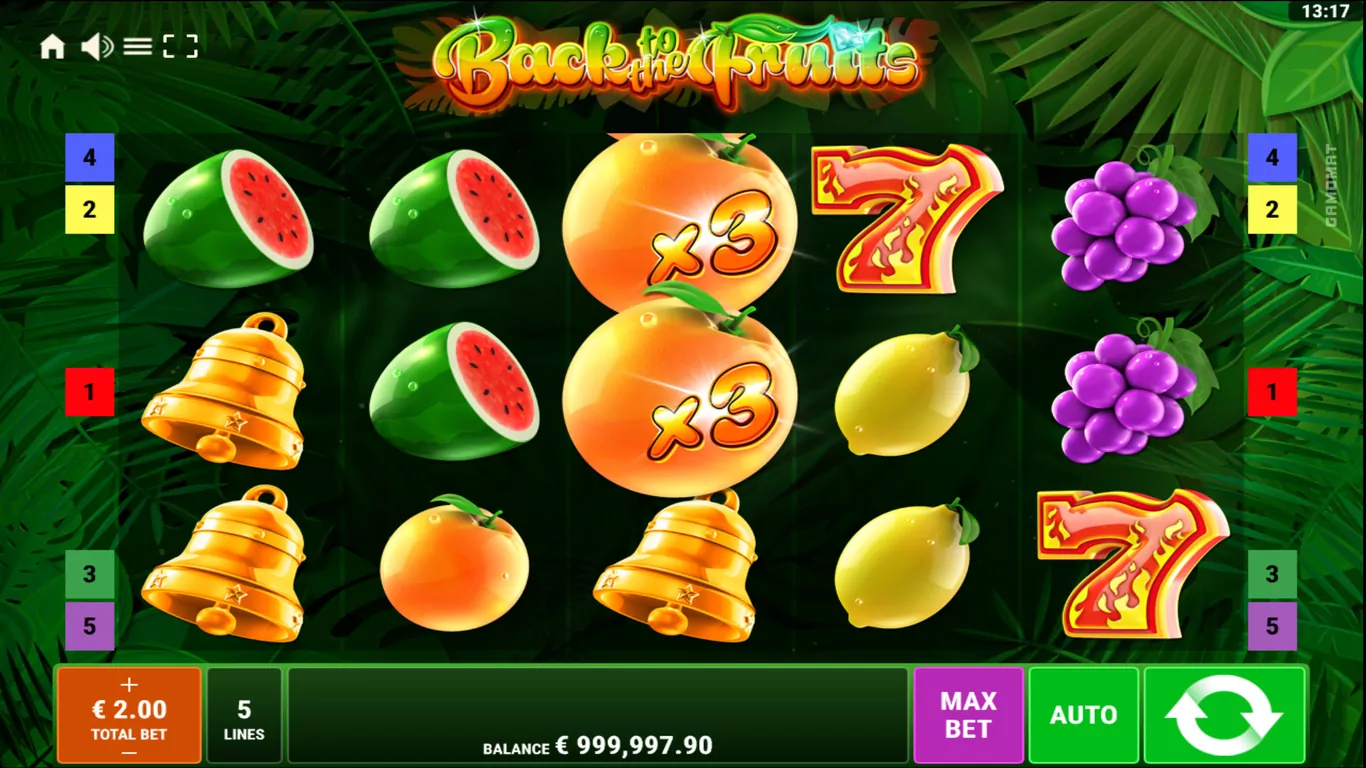
Task: Toggle the sound speaker icon
Action: pyautogui.click(x=96, y=47)
